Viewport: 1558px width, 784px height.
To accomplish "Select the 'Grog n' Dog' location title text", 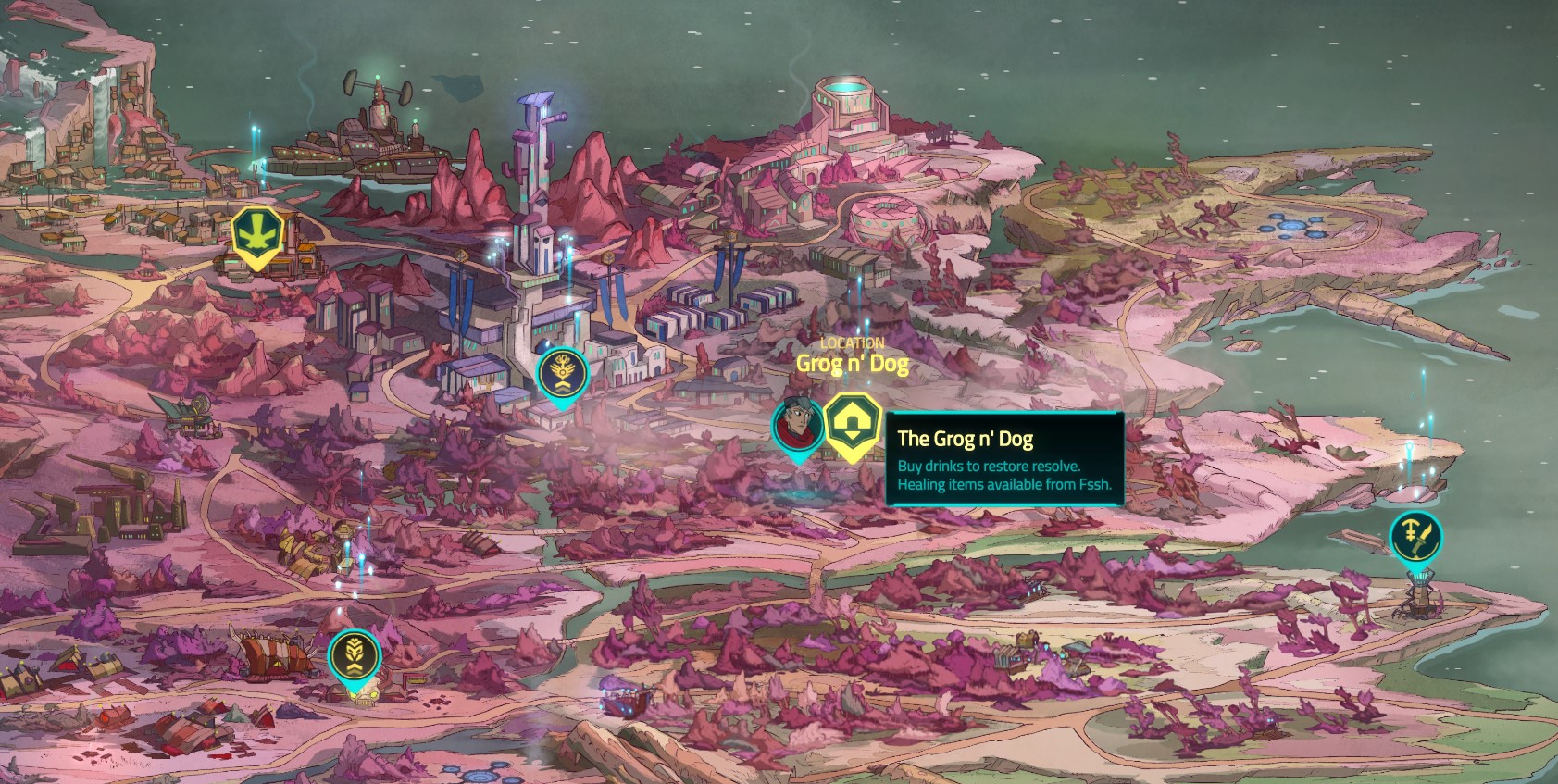I will point(854,365).
